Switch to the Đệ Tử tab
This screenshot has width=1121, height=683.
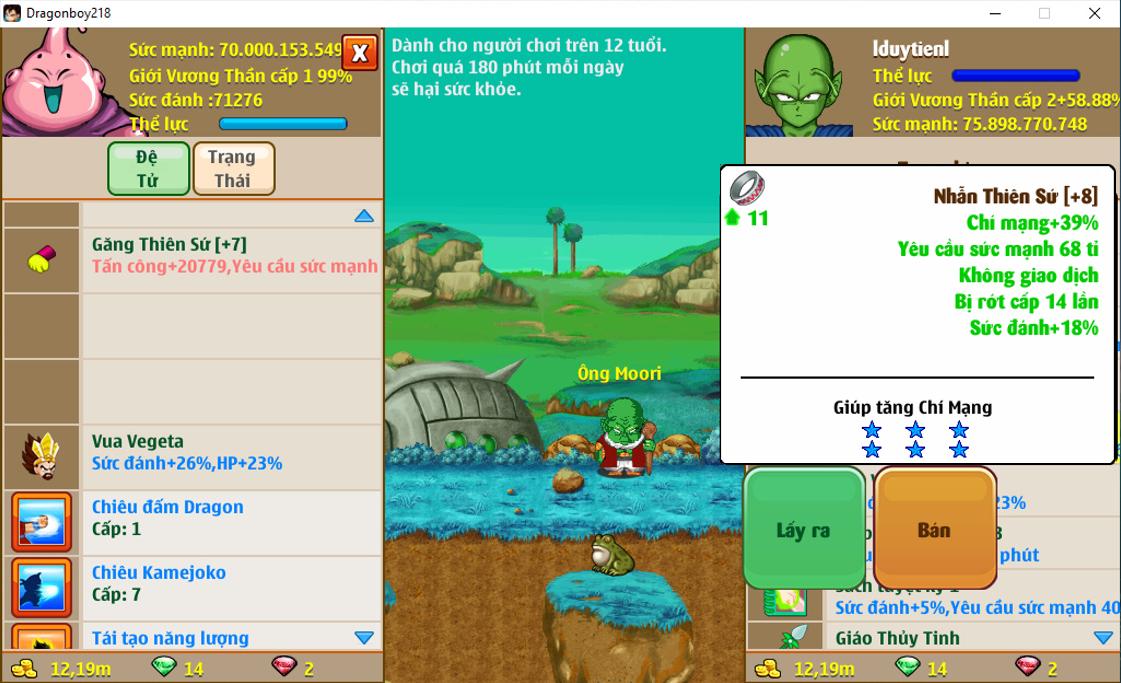tap(148, 168)
